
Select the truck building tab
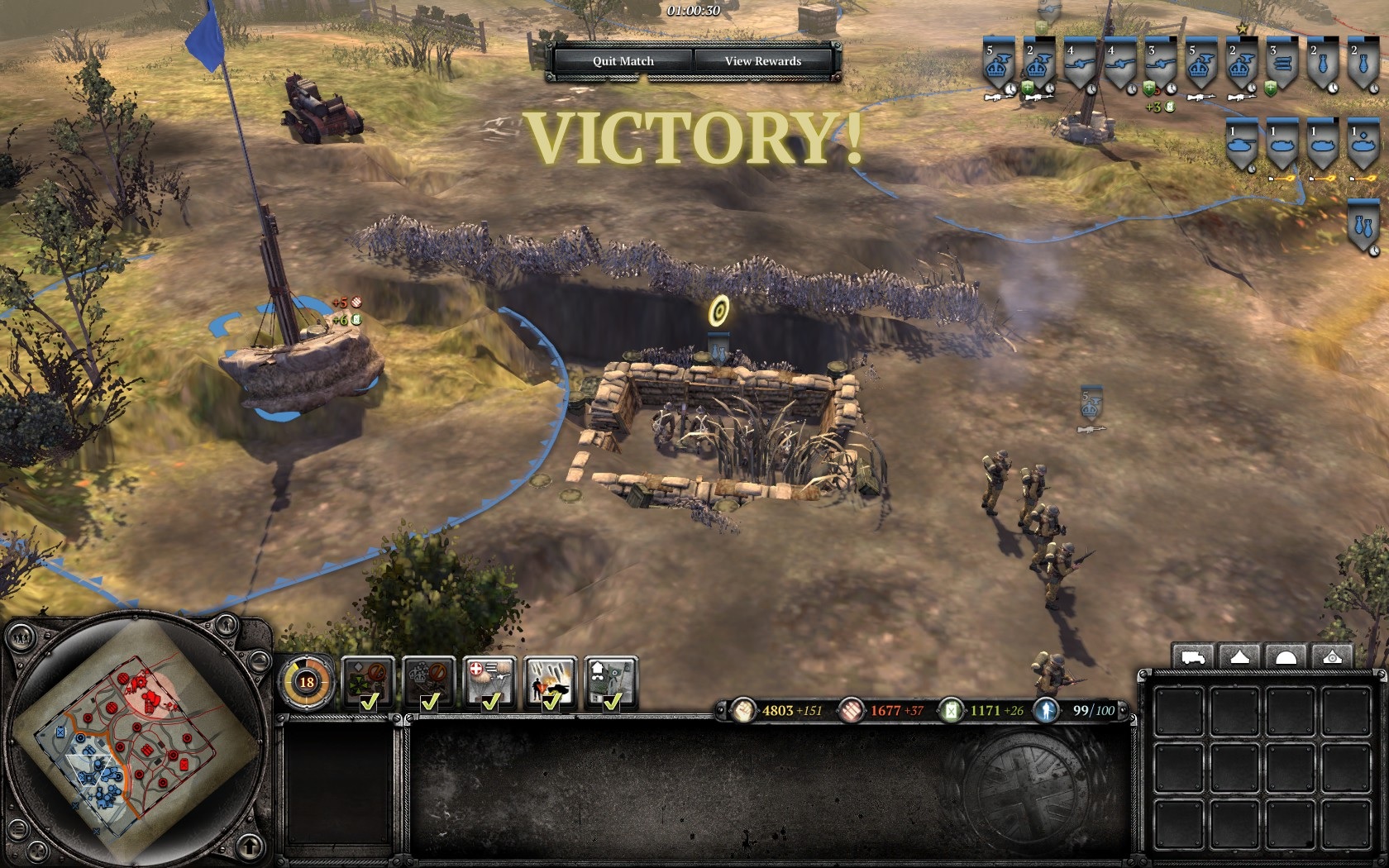[x=1193, y=657]
